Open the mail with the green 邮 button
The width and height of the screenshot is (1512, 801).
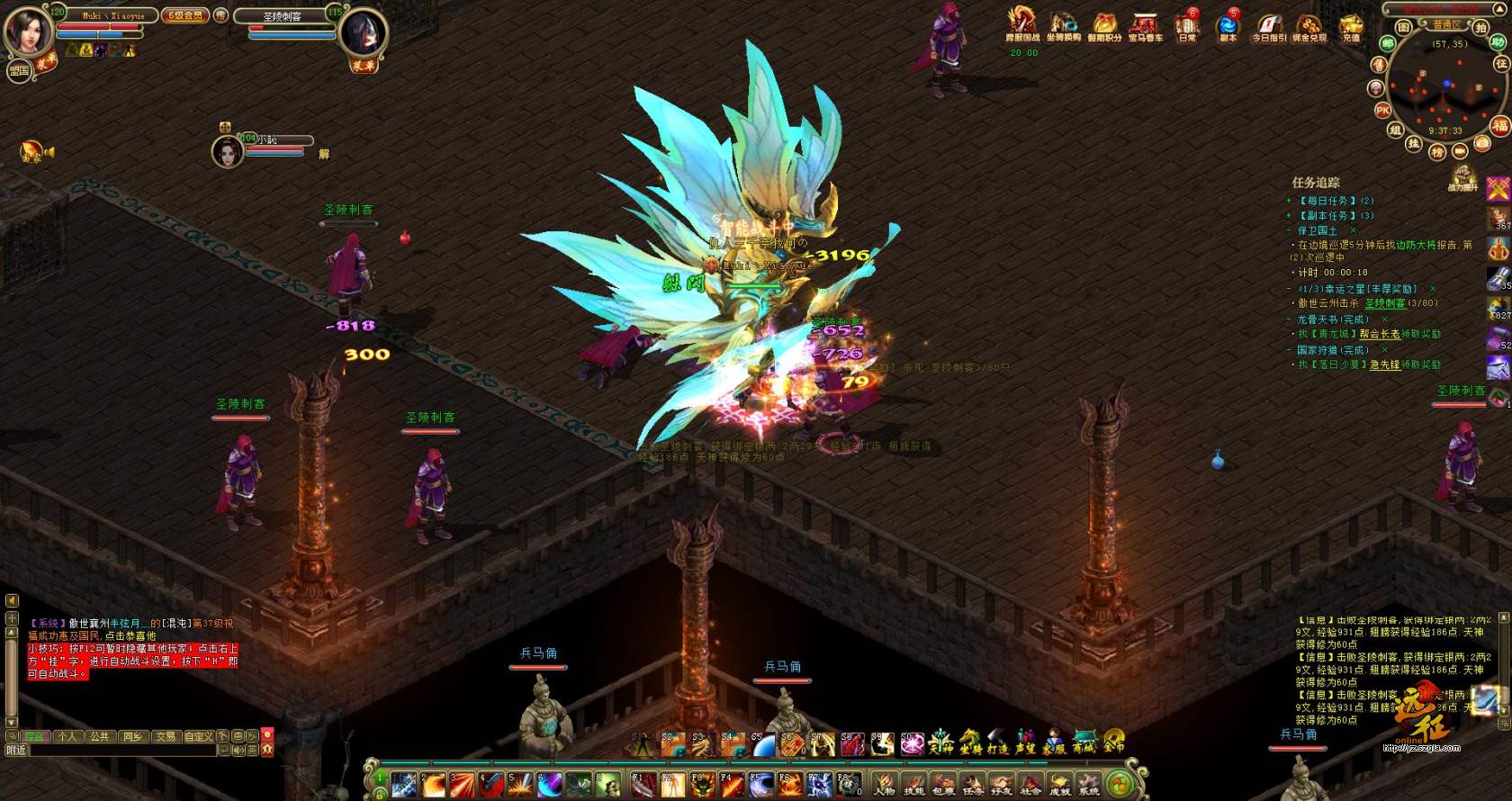pyautogui.click(x=1388, y=42)
